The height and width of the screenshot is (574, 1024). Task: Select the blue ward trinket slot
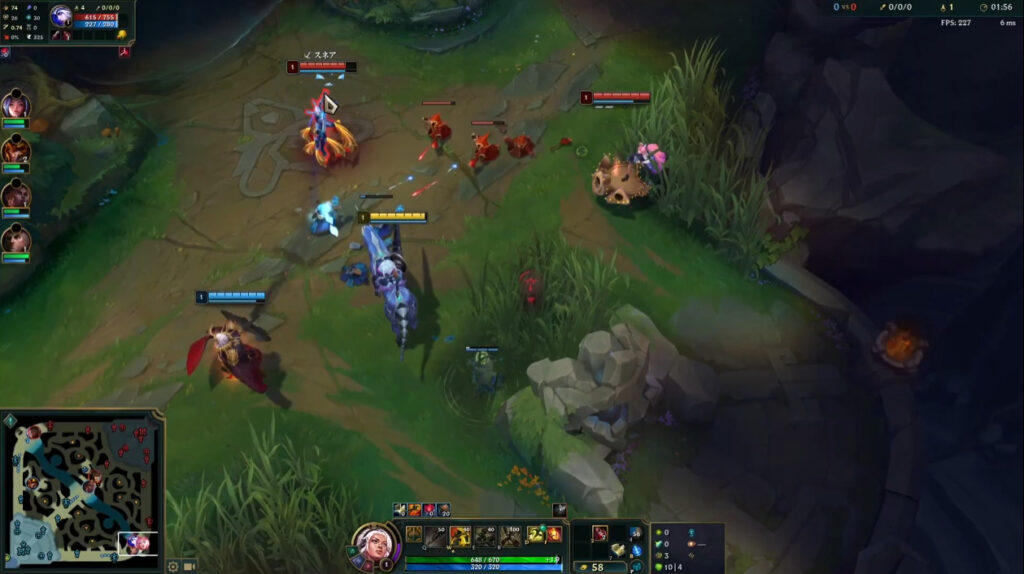coord(636,550)
